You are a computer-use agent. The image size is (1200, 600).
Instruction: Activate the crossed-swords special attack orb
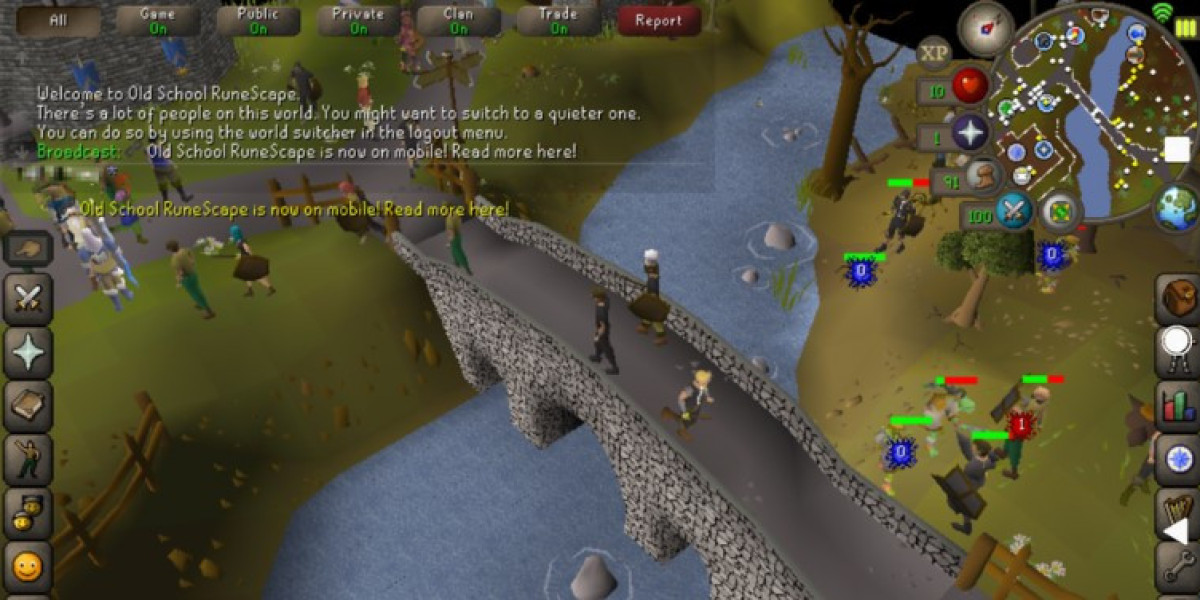pyautogui.click(x=1013, y=211)
